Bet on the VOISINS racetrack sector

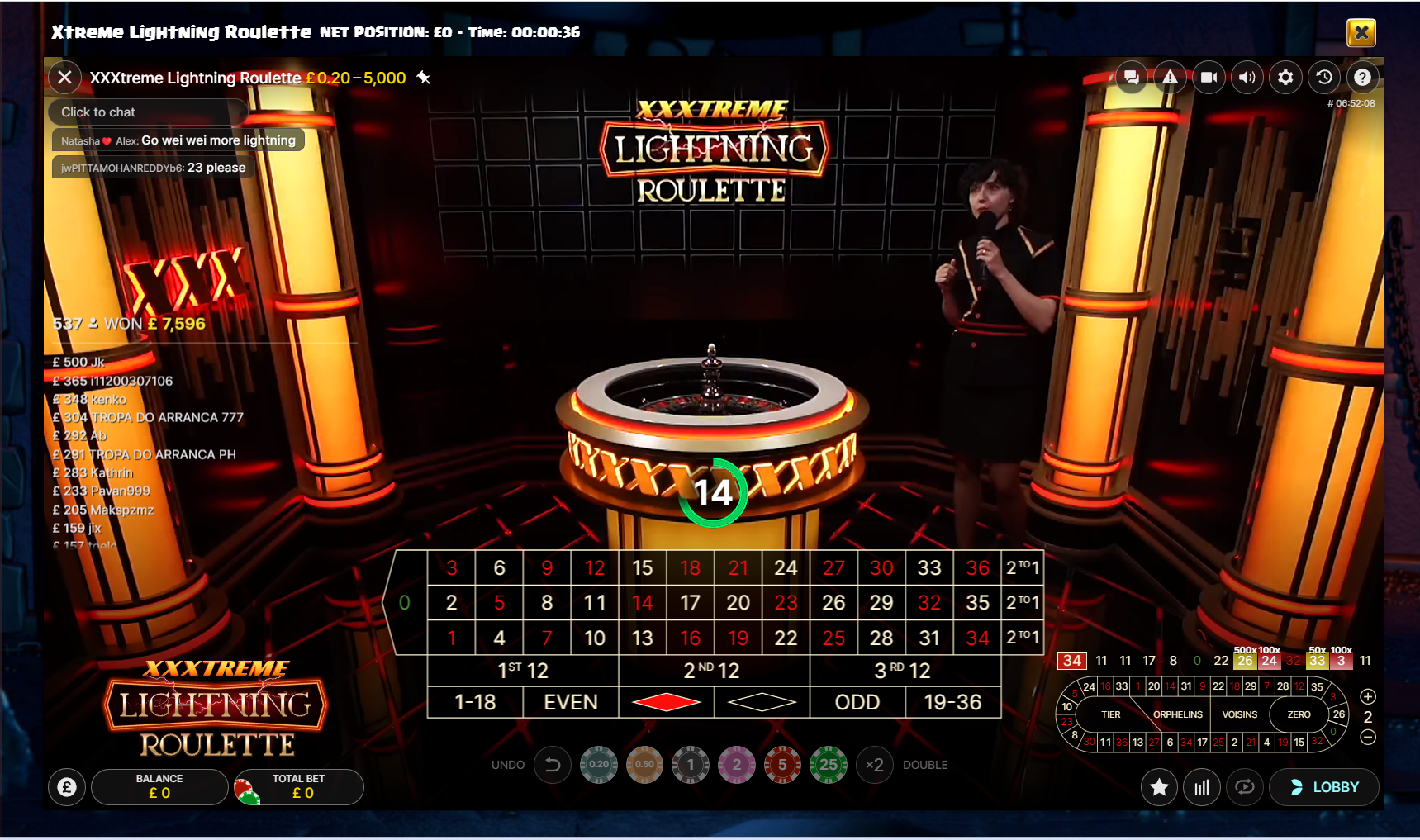(x=1239, y=714)
